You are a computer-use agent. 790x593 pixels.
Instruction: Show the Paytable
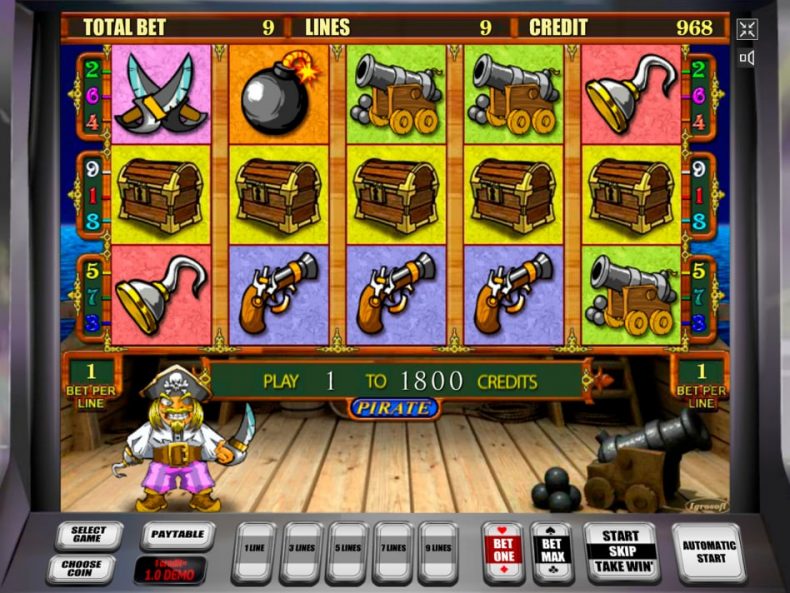point(176,536)
